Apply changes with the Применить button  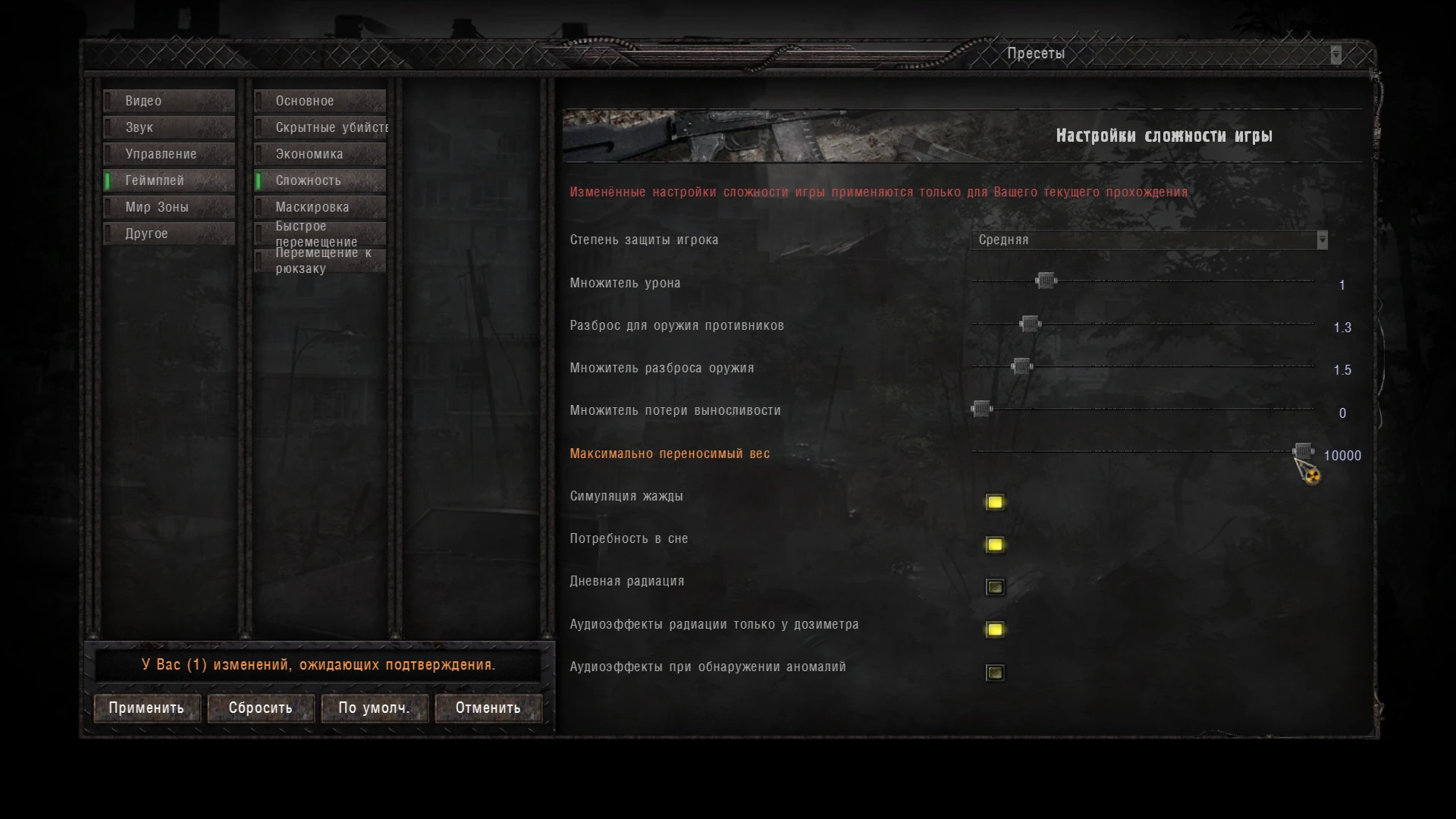(x=146, y=708)
